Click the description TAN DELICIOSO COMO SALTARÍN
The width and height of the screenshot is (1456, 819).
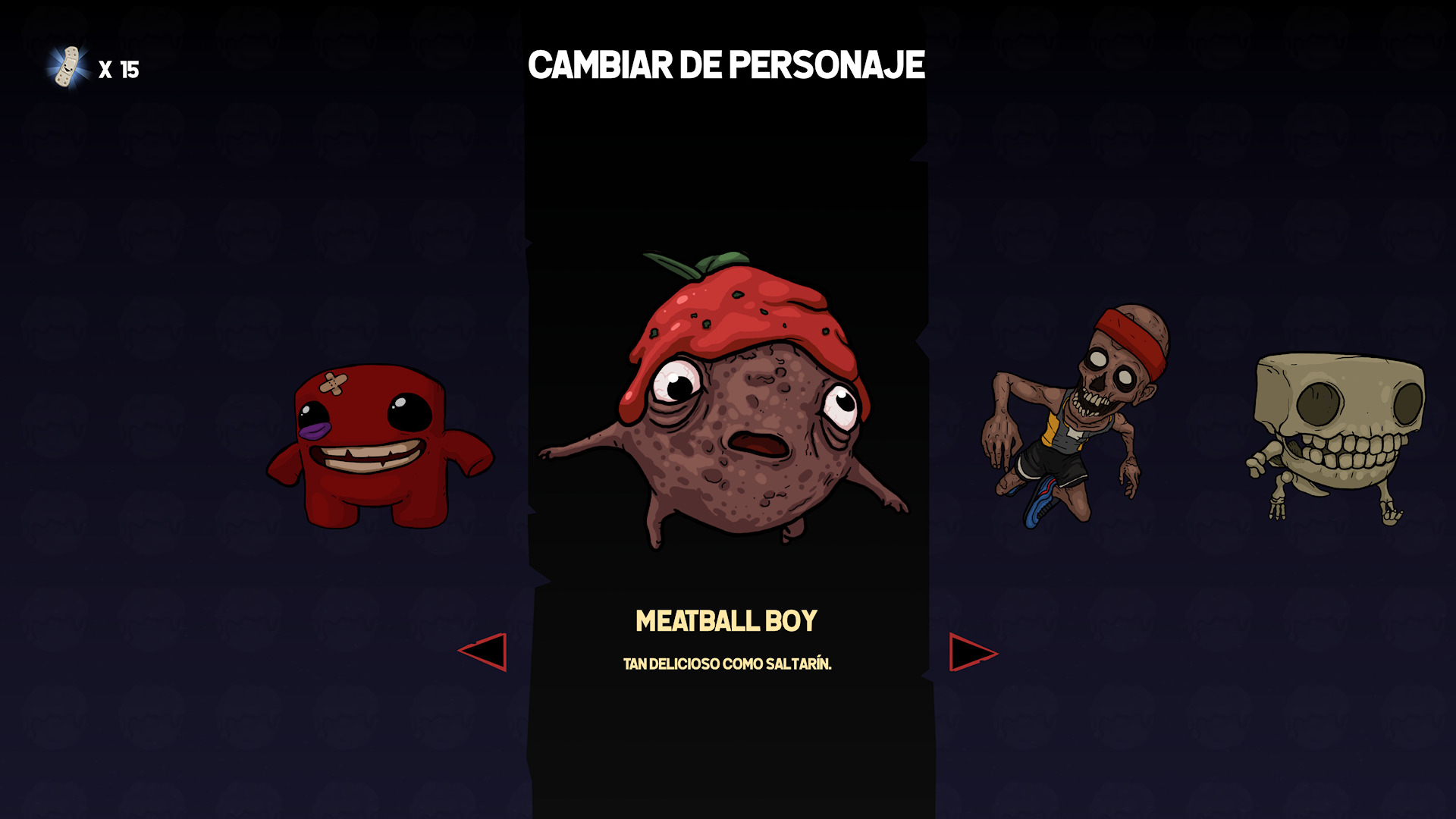click(726, 664)
